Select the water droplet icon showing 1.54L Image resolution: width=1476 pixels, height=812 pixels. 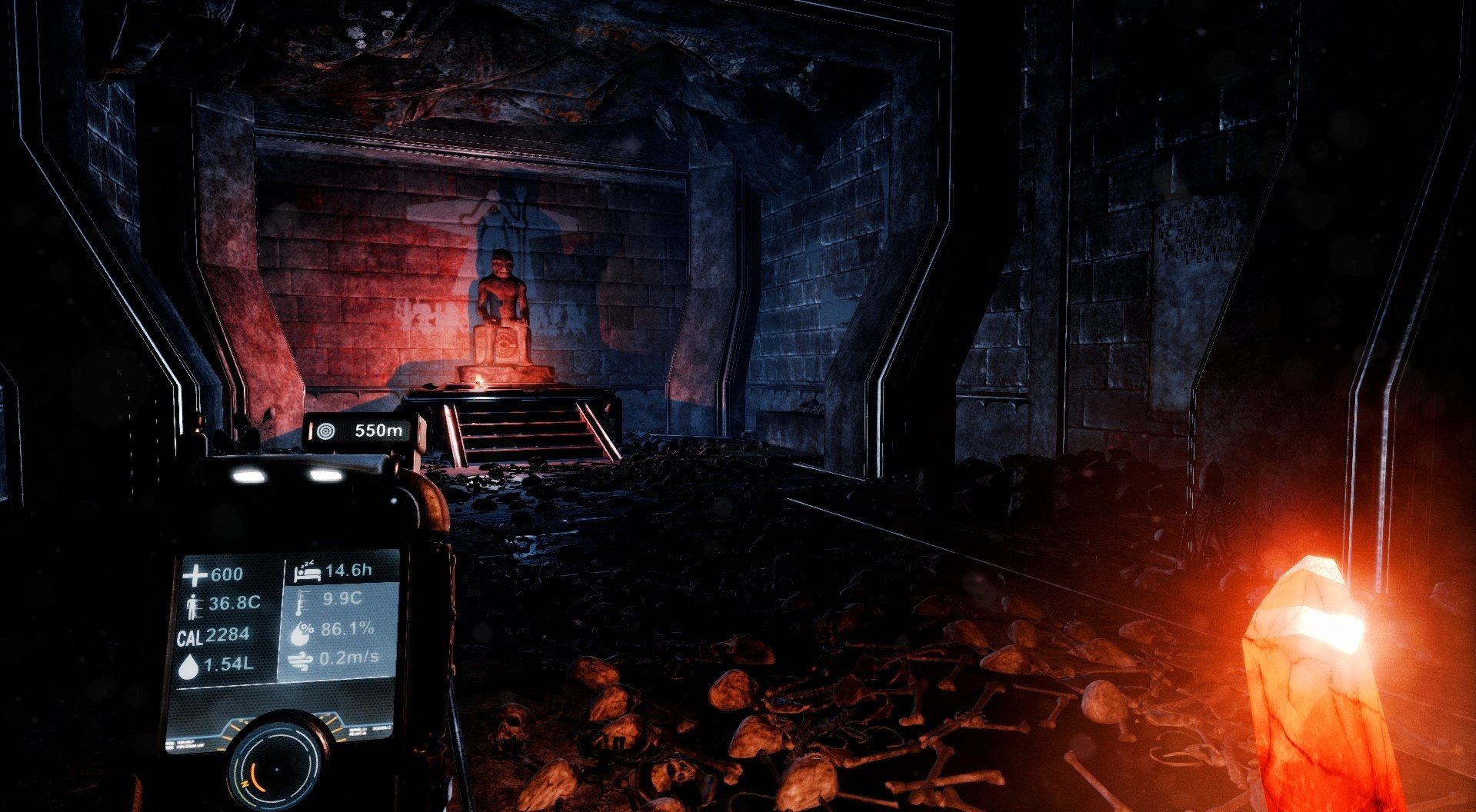tap(190, 663)
